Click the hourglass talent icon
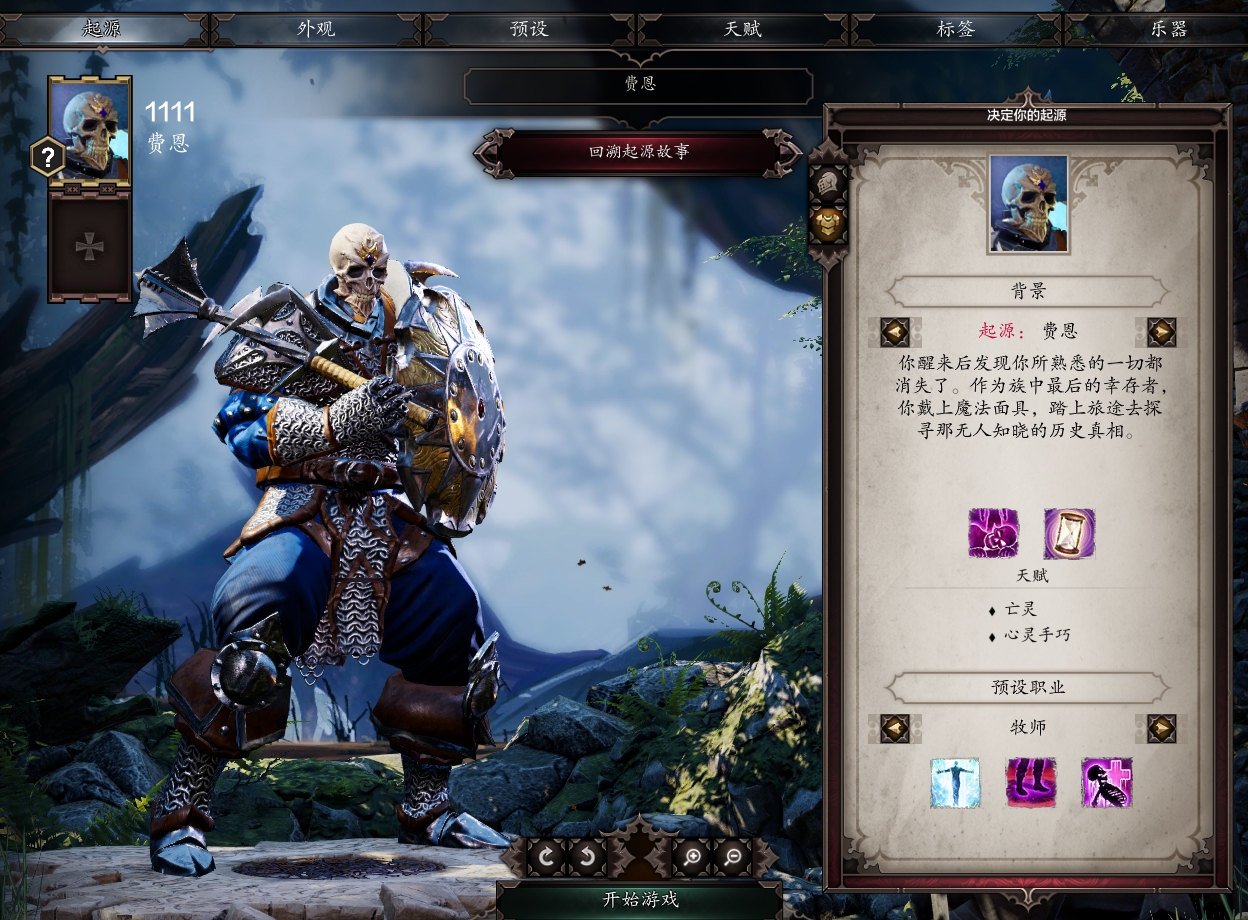Screen dimensions: 1248x920 click(1069, 533)
